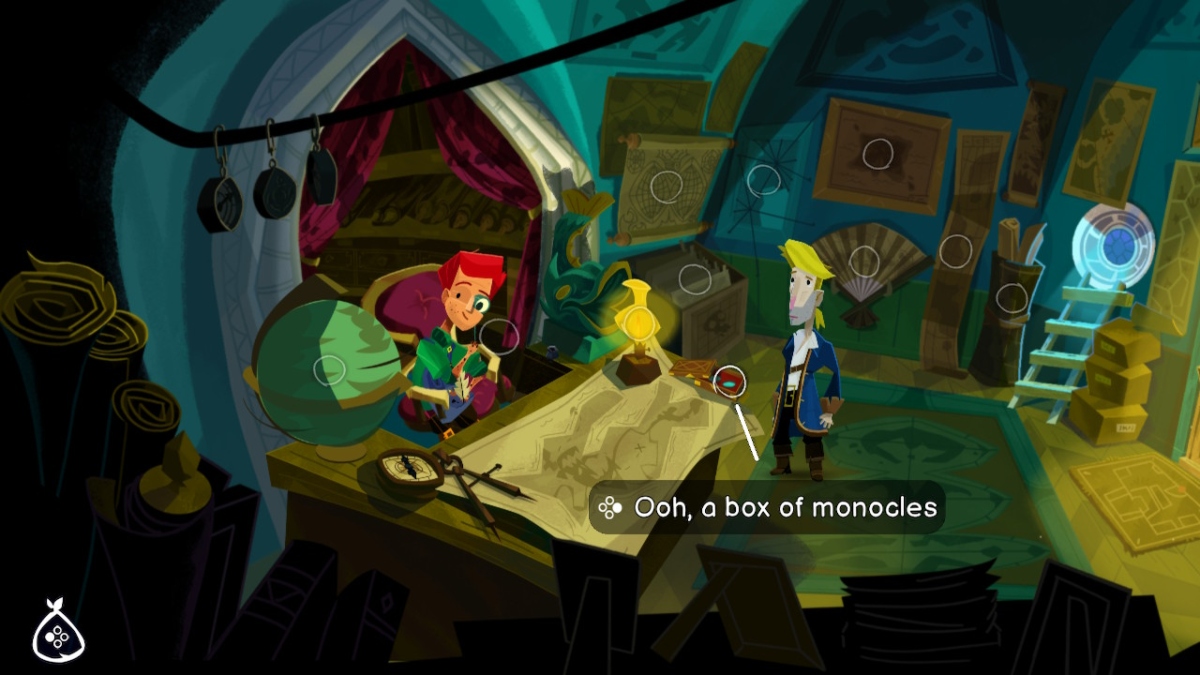Screen dimensions: 1200x675
Task: Select the hotspot on the star-chart web drawing
Action: tap(764, 179)
